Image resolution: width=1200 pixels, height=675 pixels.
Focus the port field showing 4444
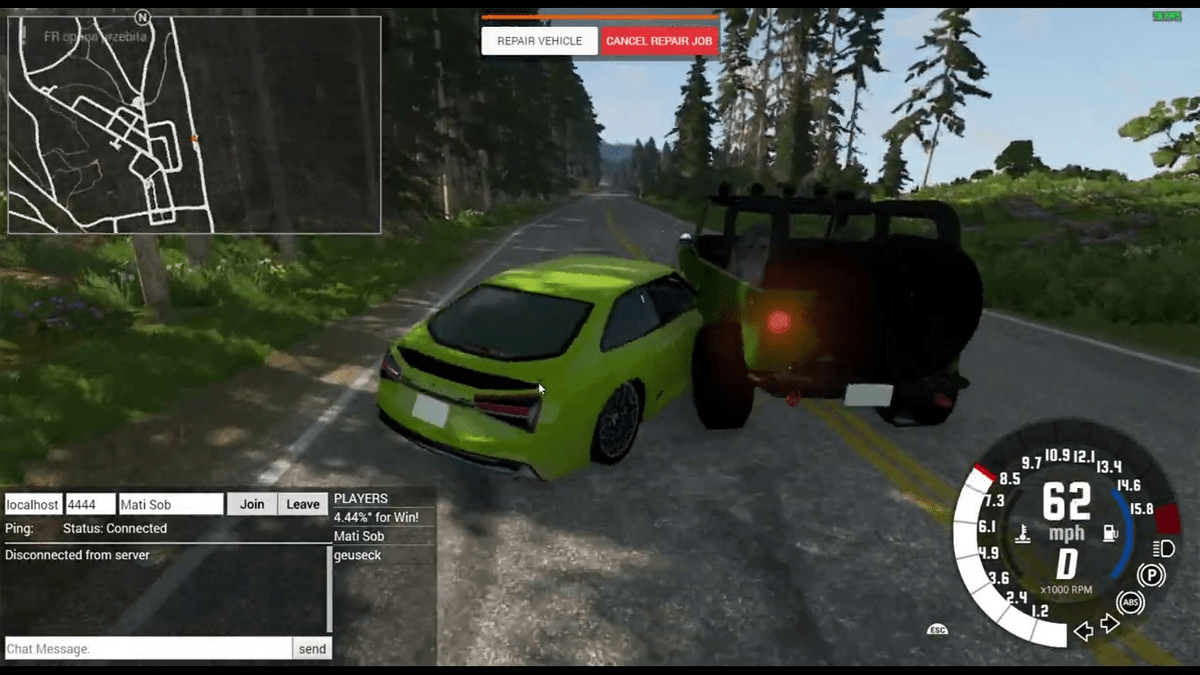point(90,504)
